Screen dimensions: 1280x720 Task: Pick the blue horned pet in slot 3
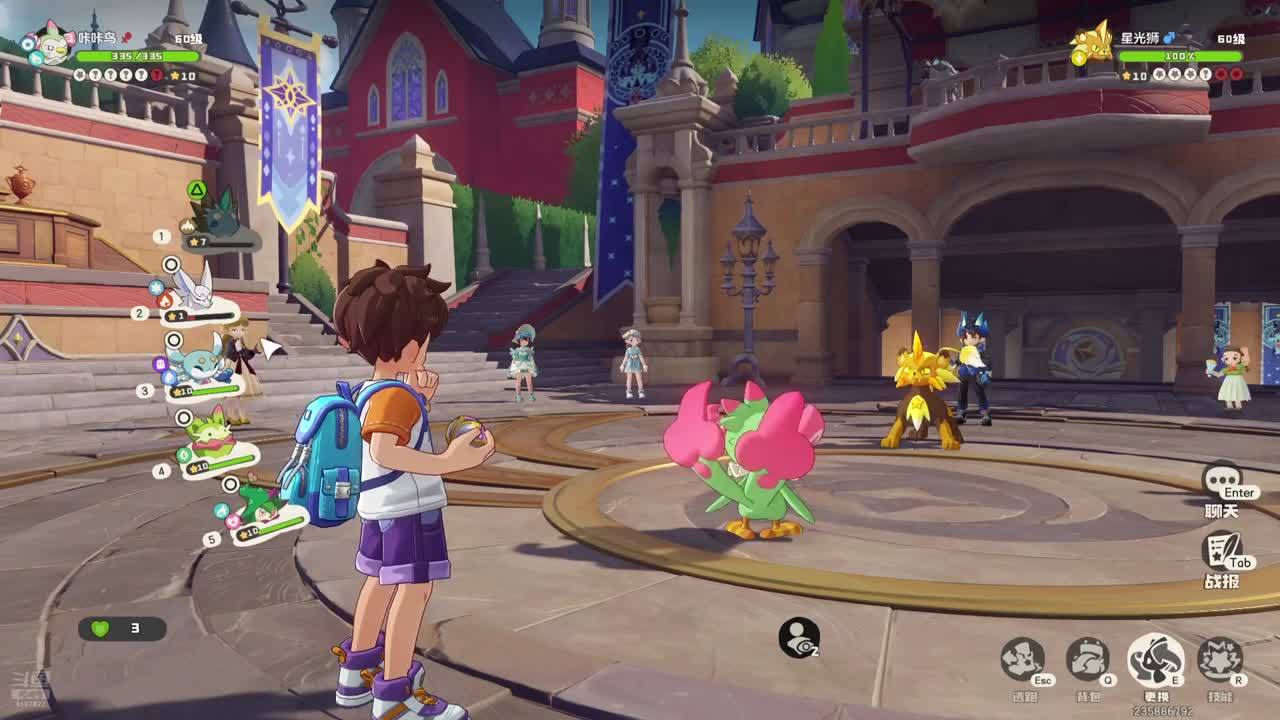coord(205,362)
